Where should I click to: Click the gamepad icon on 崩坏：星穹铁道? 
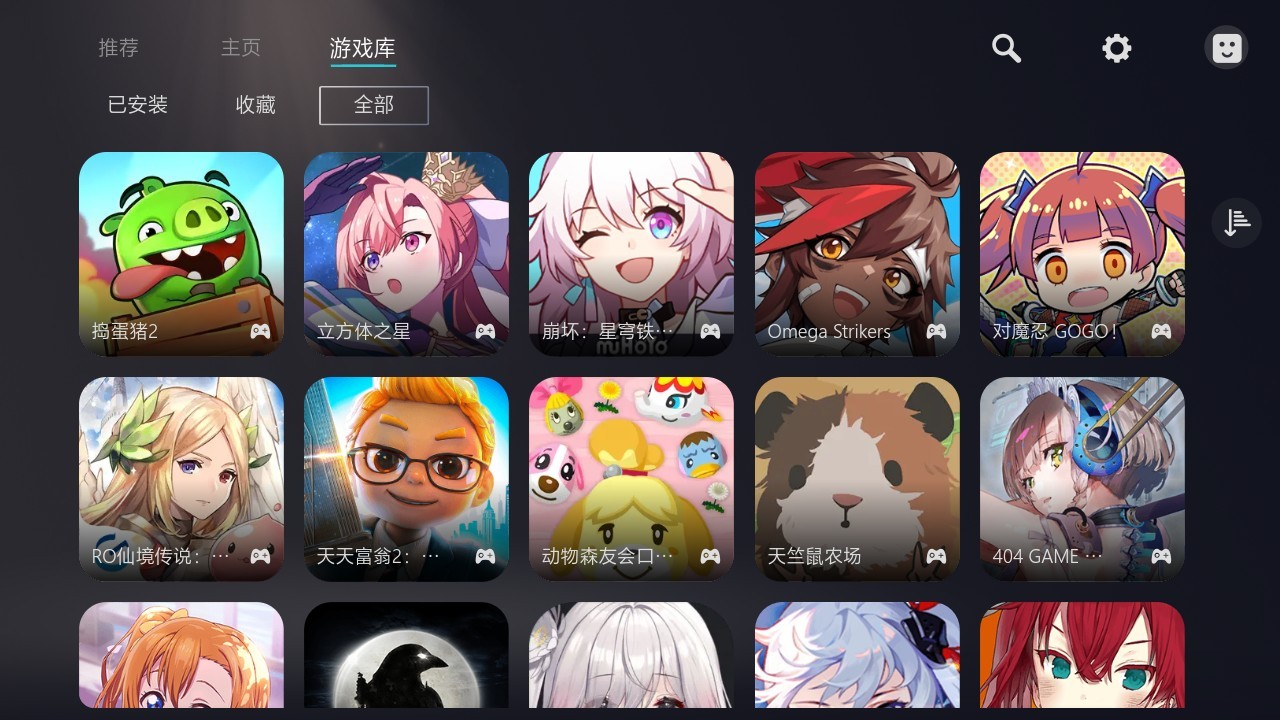pyautogui.click(x=710, y=331)
